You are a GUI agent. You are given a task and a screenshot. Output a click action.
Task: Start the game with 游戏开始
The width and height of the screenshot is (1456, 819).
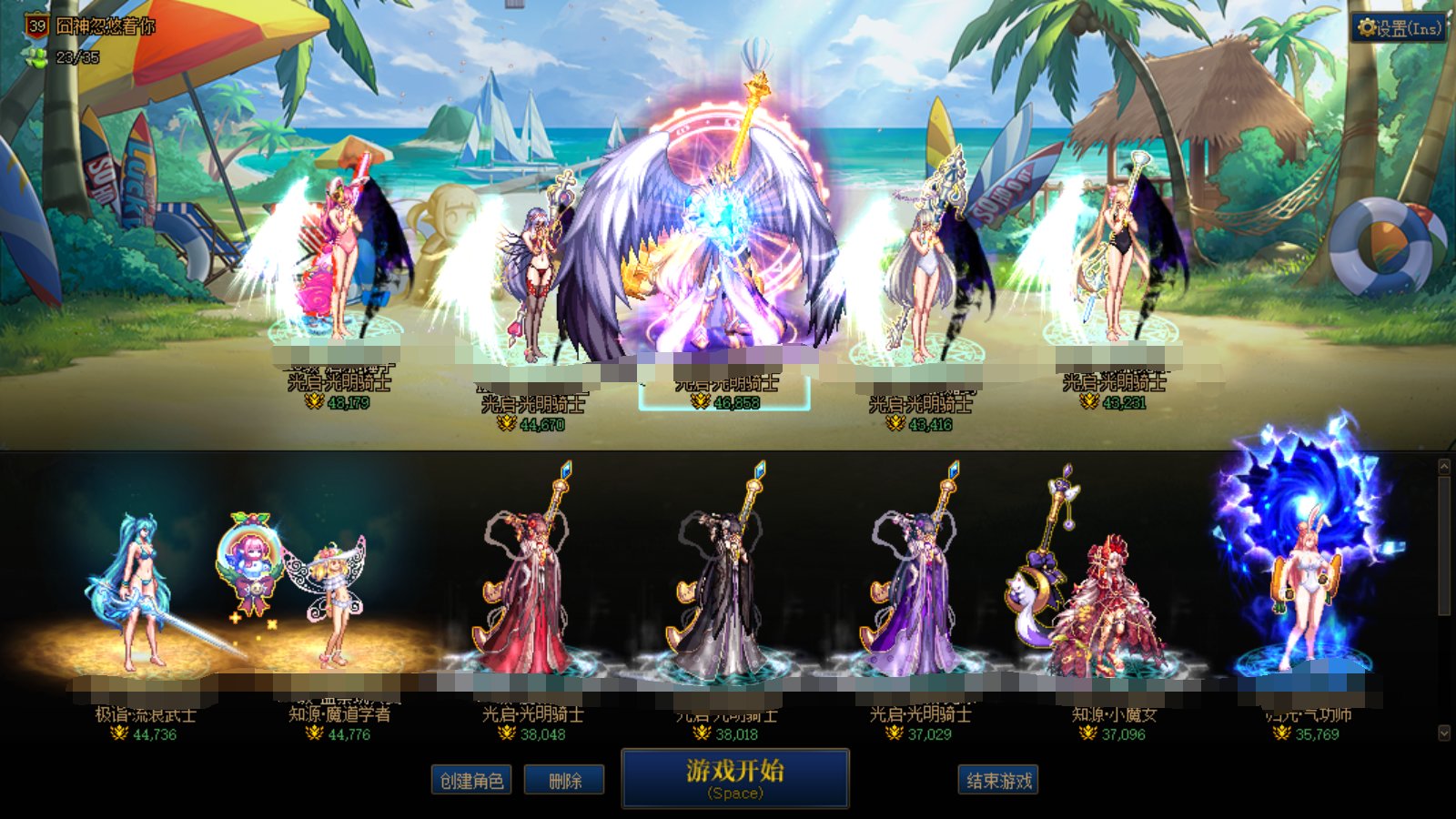click(734, 778)
